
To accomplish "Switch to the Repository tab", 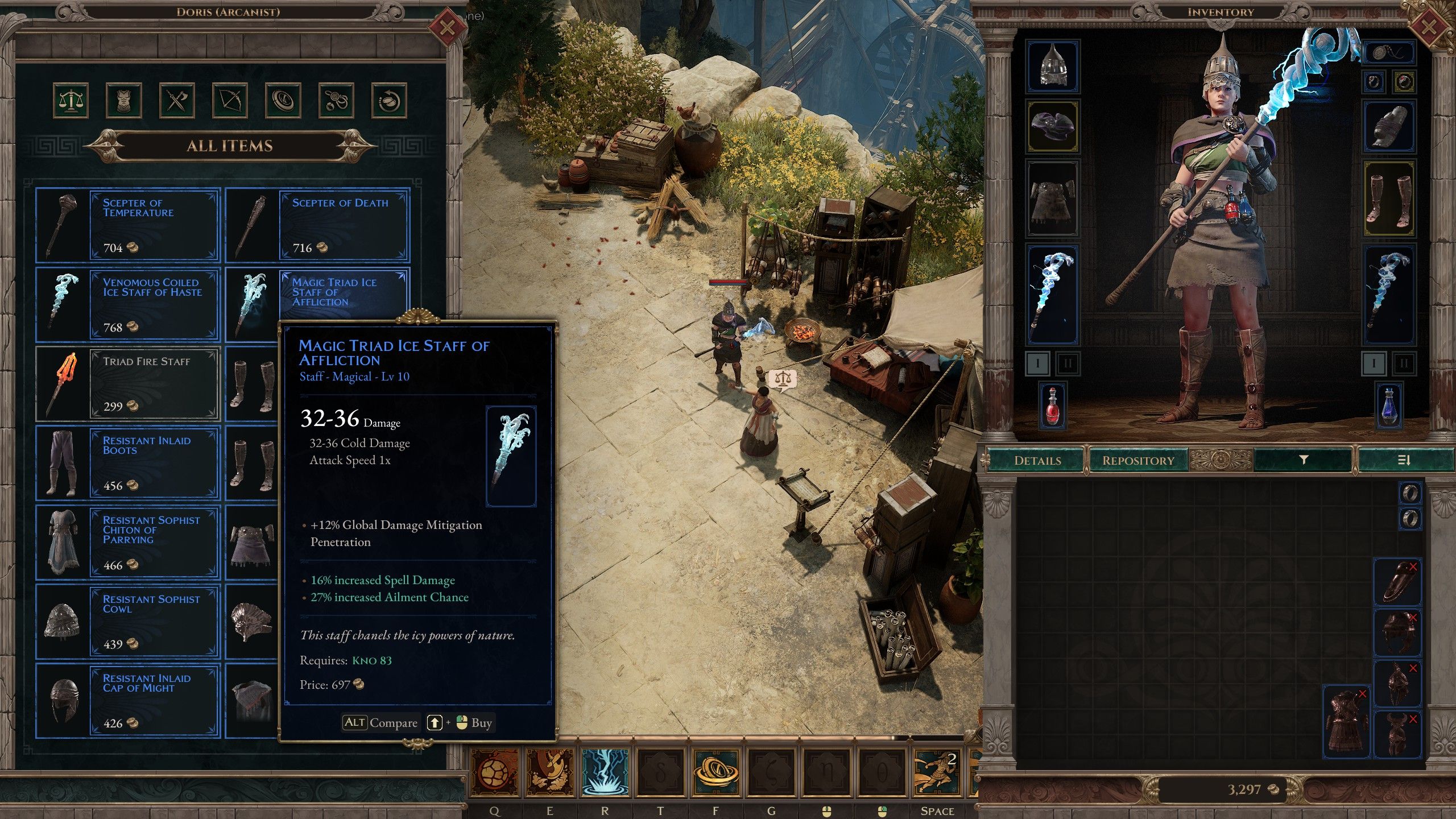I will pos(1138,460).
